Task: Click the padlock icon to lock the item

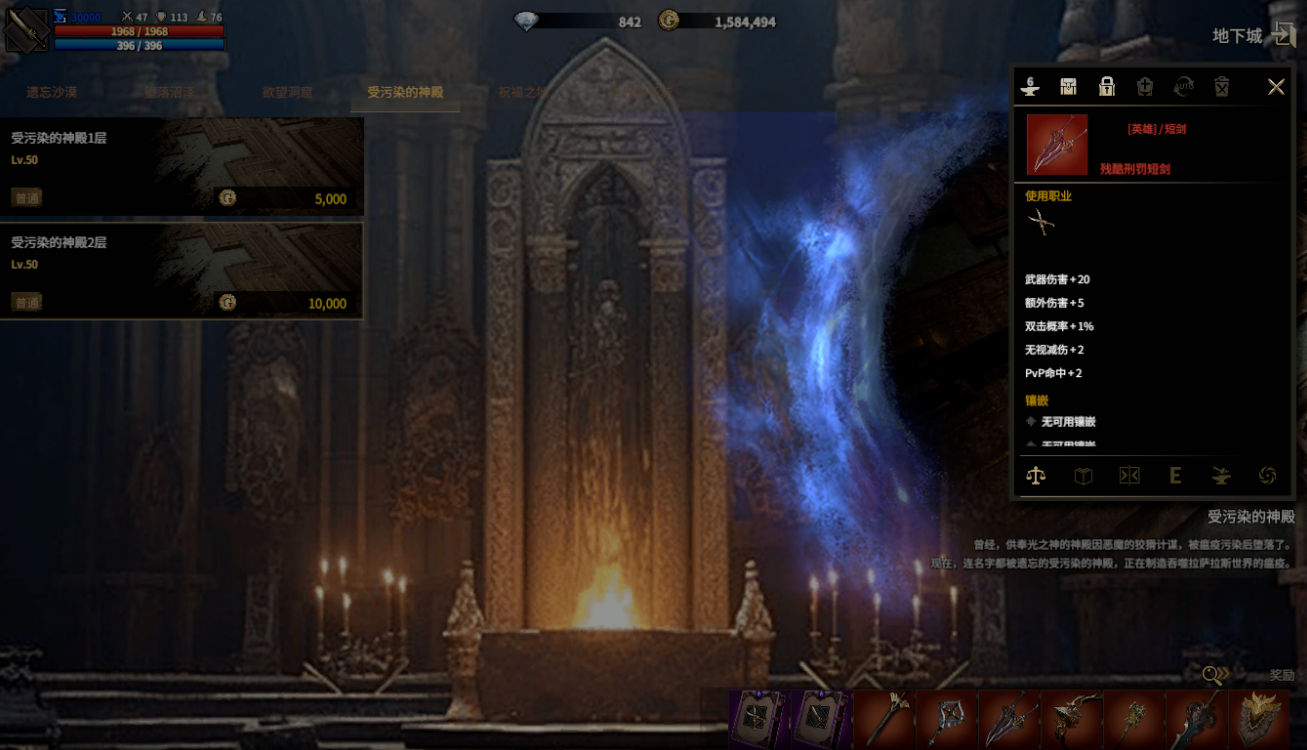Action: click(x=1106, y=87)
